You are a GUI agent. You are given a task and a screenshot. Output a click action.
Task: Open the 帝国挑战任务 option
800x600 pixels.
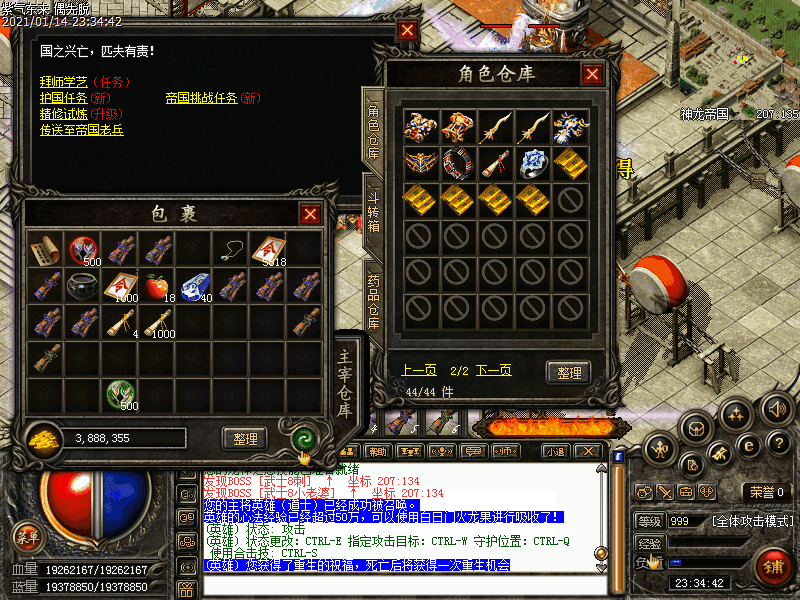(x=201, y=98)
